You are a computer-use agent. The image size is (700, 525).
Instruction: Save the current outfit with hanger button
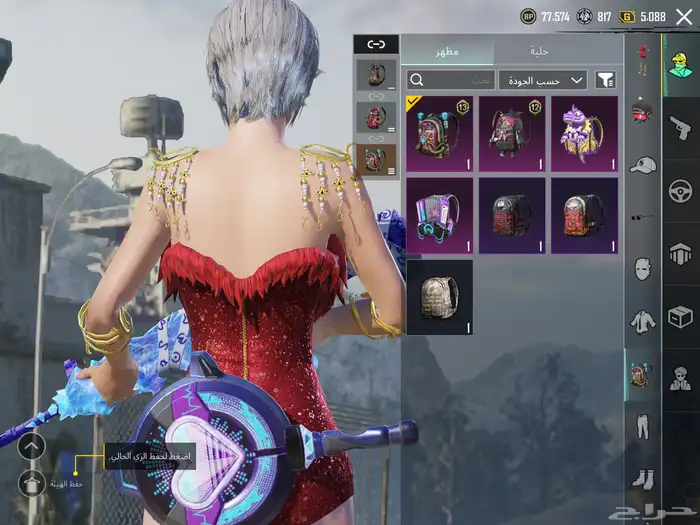(x=31, y=483)
